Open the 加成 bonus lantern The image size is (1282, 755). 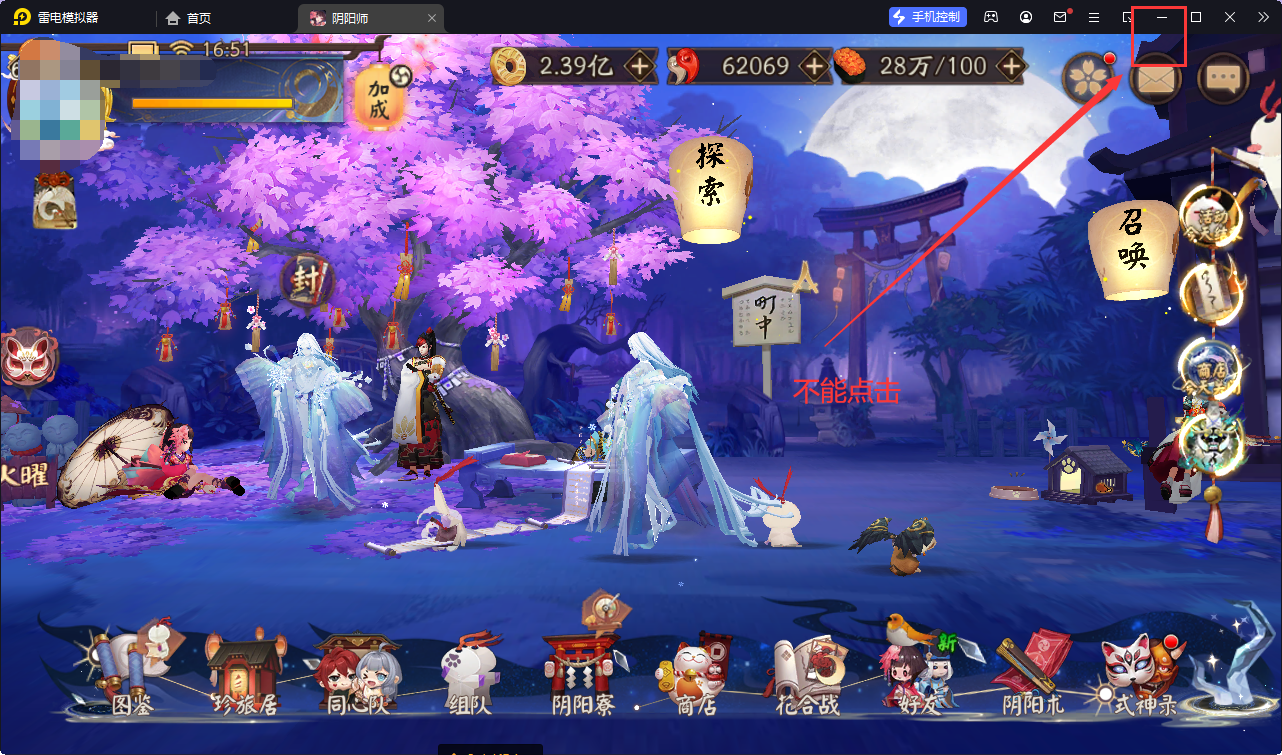tap(378, 98)
